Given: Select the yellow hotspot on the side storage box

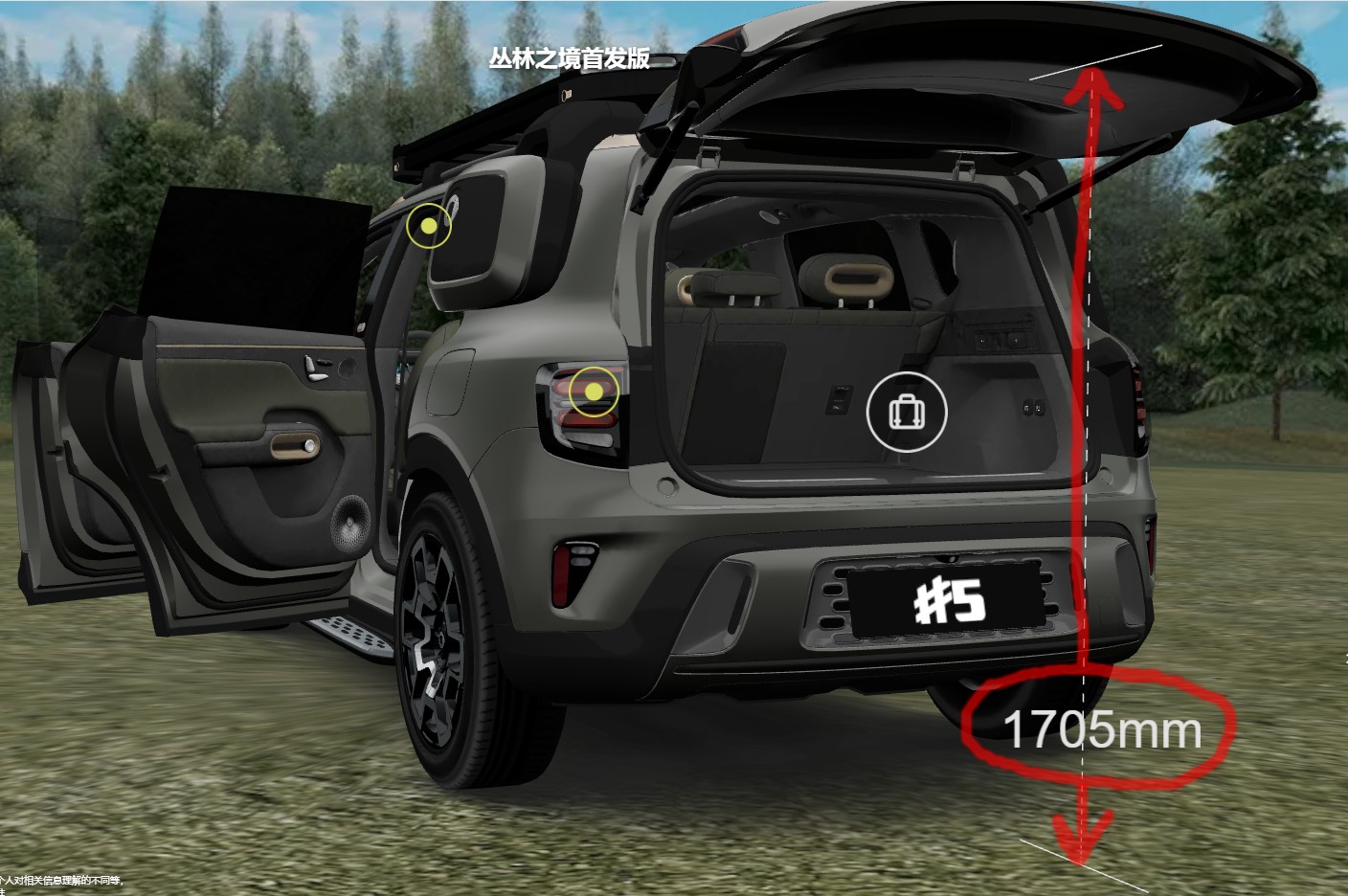Looking at the screenshot, I should tap(429, 227).
